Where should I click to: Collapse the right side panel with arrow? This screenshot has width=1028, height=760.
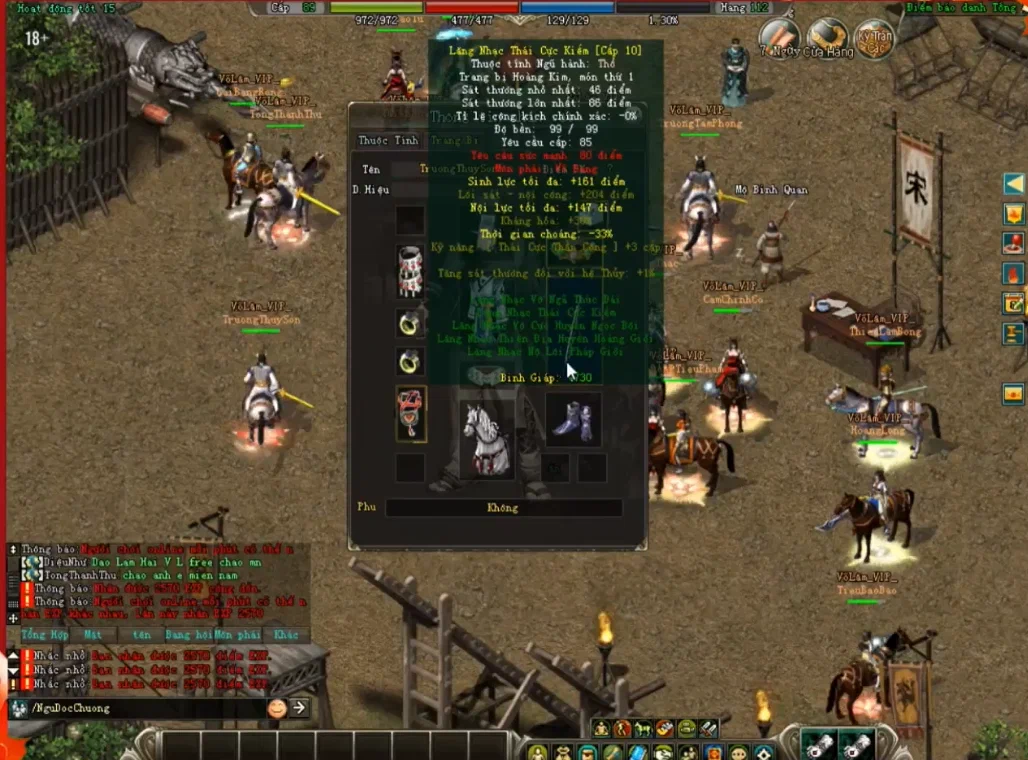tap(1014, 184)
